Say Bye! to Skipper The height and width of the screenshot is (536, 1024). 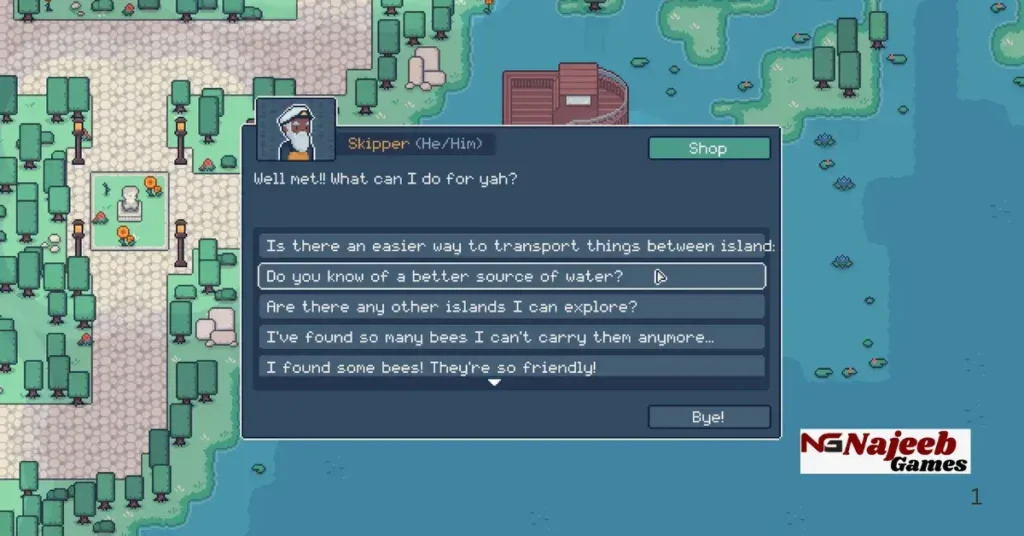[x=709, y=417]
